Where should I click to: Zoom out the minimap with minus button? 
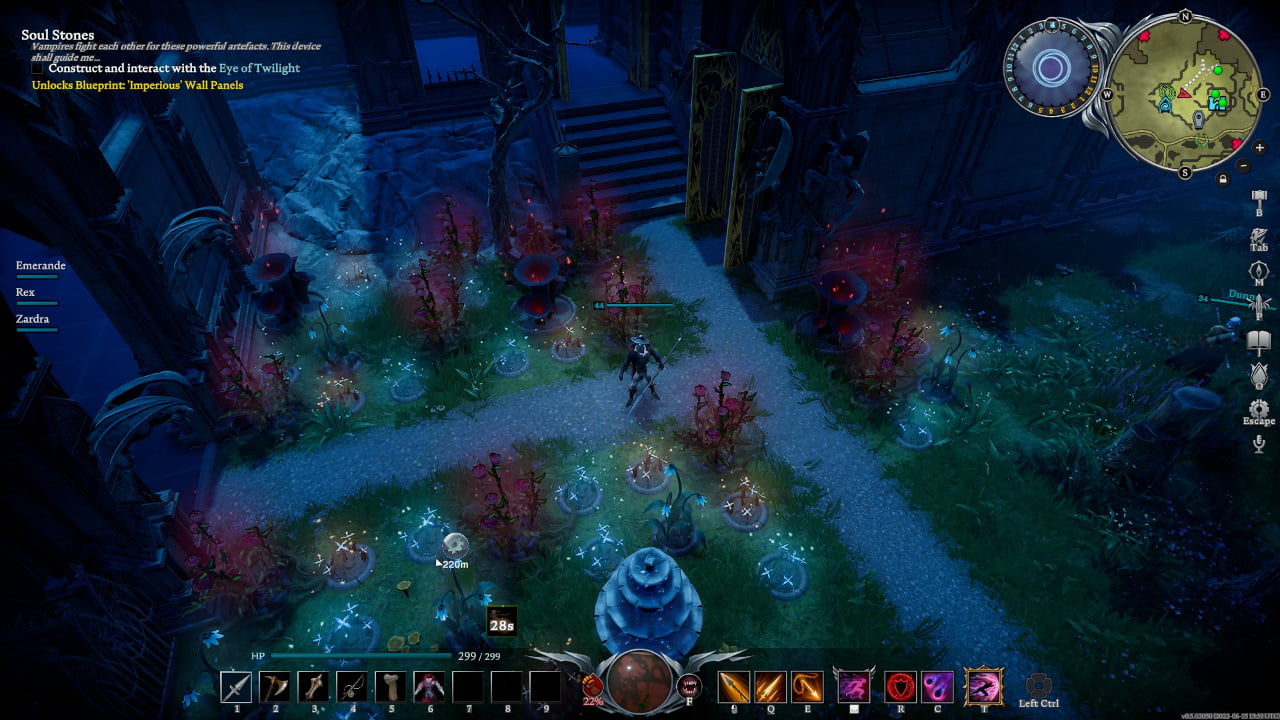tap(1243, 165)
